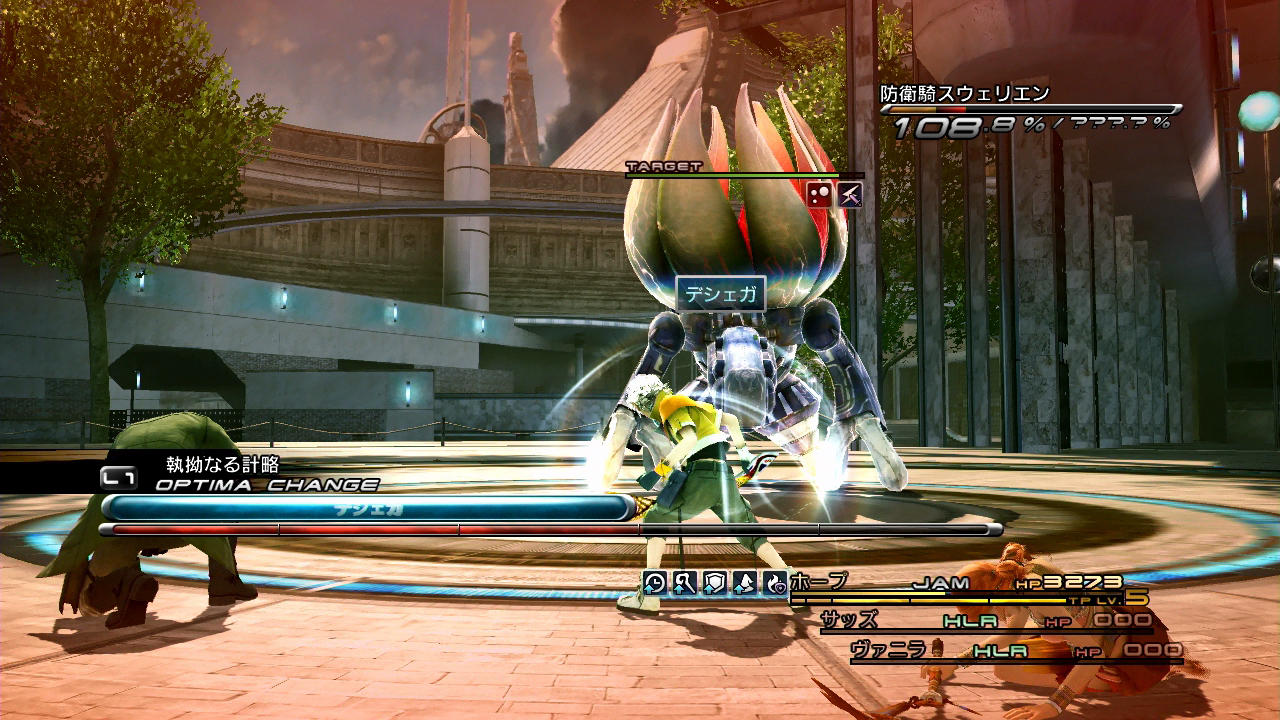Select the queued デシェガ command in the ATB bar
The width and height of the screenshot is (1280, 720).
(x=368, y=508)
